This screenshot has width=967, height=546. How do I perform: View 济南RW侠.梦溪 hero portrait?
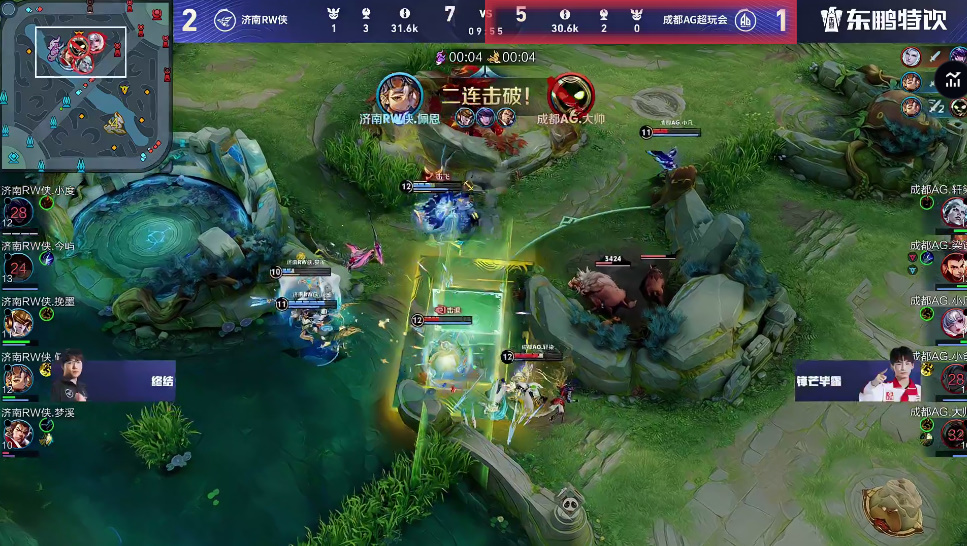point(18,432)
